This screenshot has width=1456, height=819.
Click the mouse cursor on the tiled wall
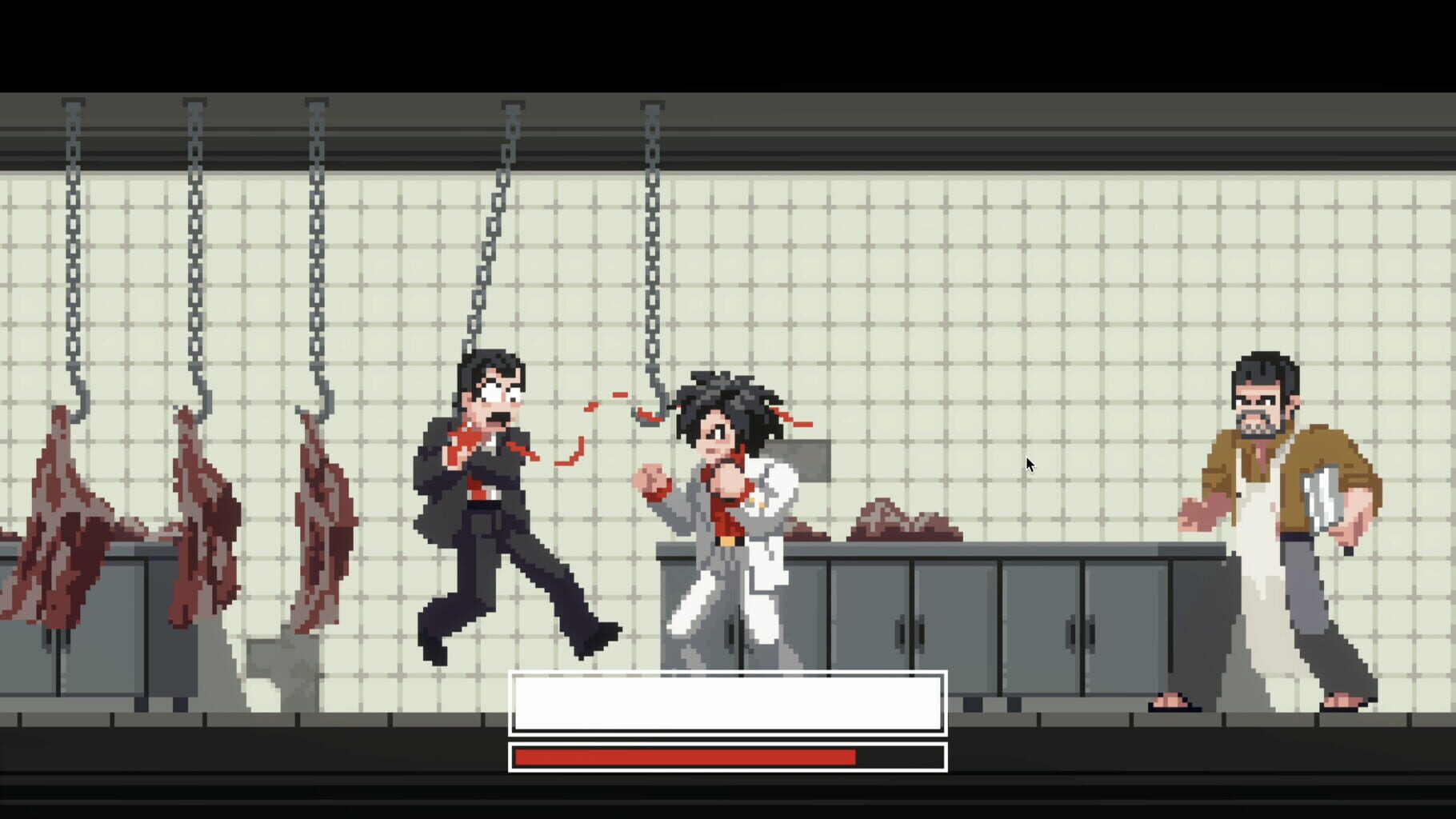[x=1029, y=464]
